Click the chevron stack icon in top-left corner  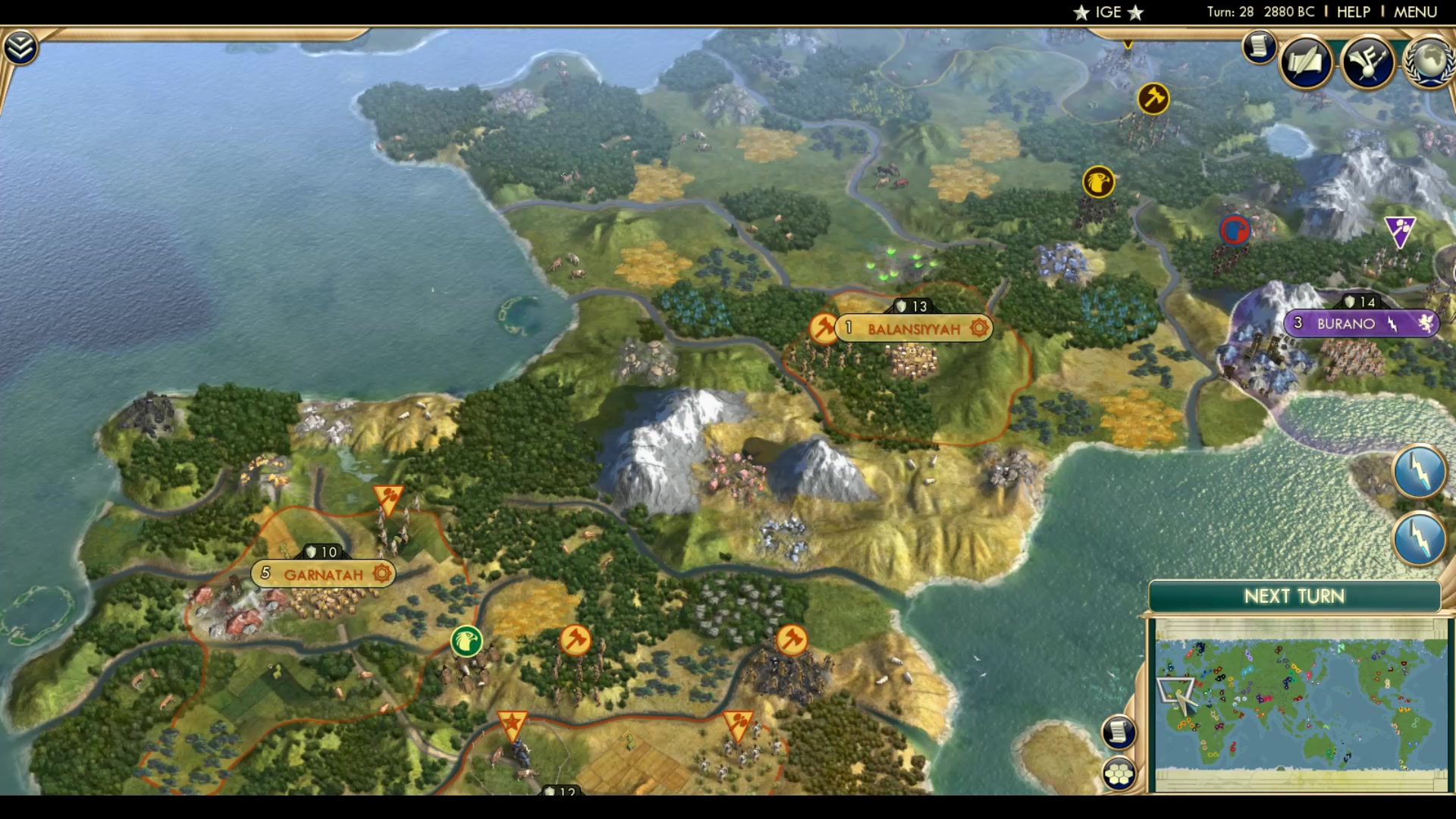point(22,45)
